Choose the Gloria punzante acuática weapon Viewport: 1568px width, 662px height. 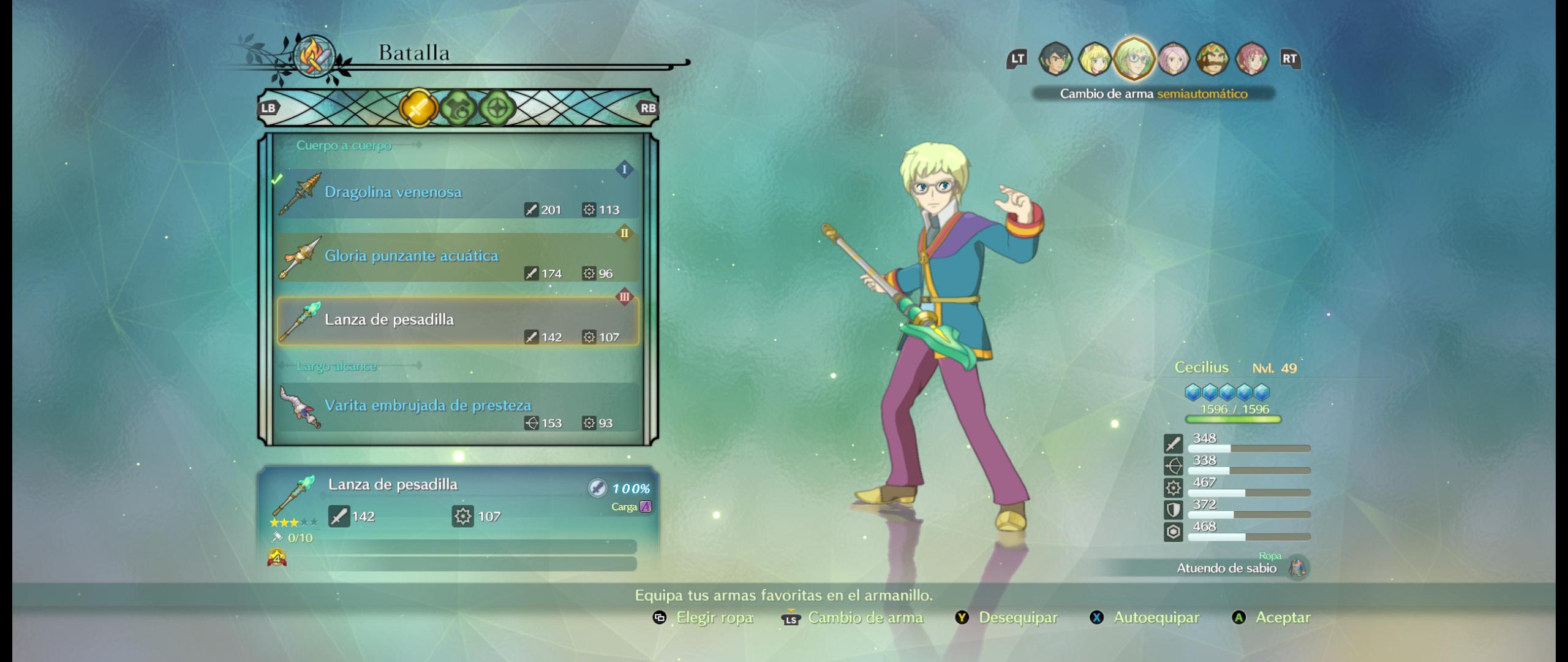(457, 257)
